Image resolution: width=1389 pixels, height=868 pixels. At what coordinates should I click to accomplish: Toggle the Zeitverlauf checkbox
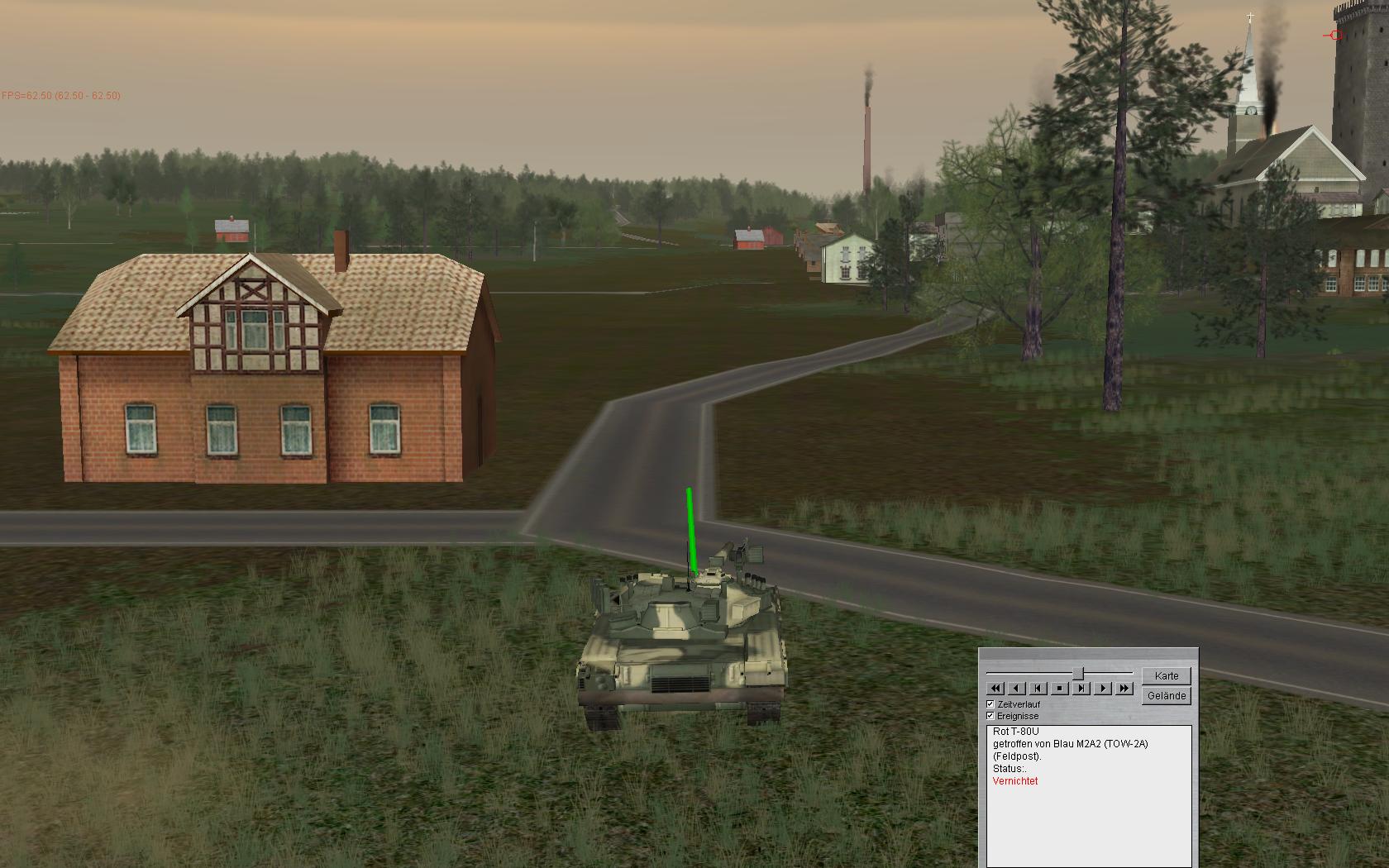(990, 704)
